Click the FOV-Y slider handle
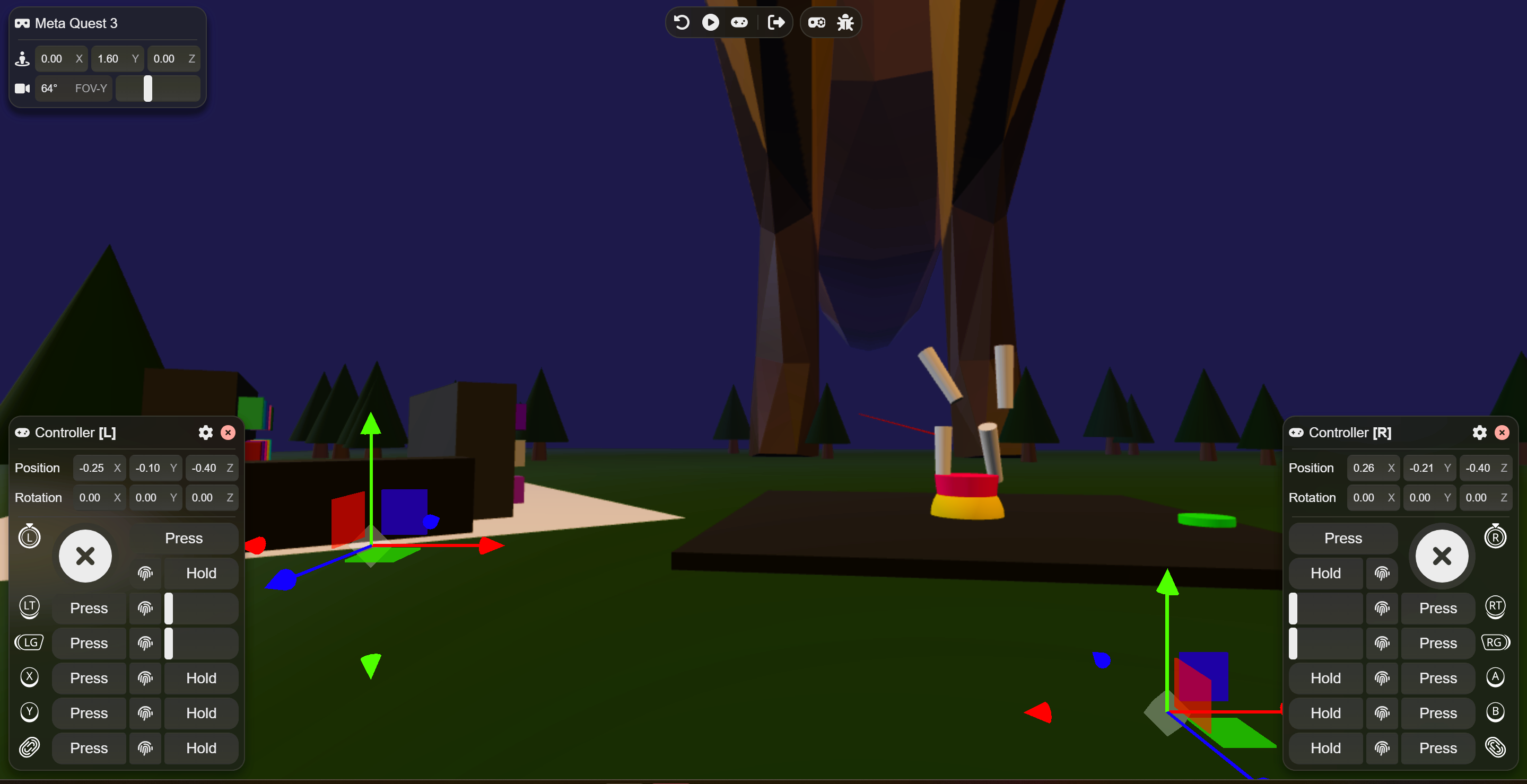This screenshot has width=1527, height=784. (148, 89)
